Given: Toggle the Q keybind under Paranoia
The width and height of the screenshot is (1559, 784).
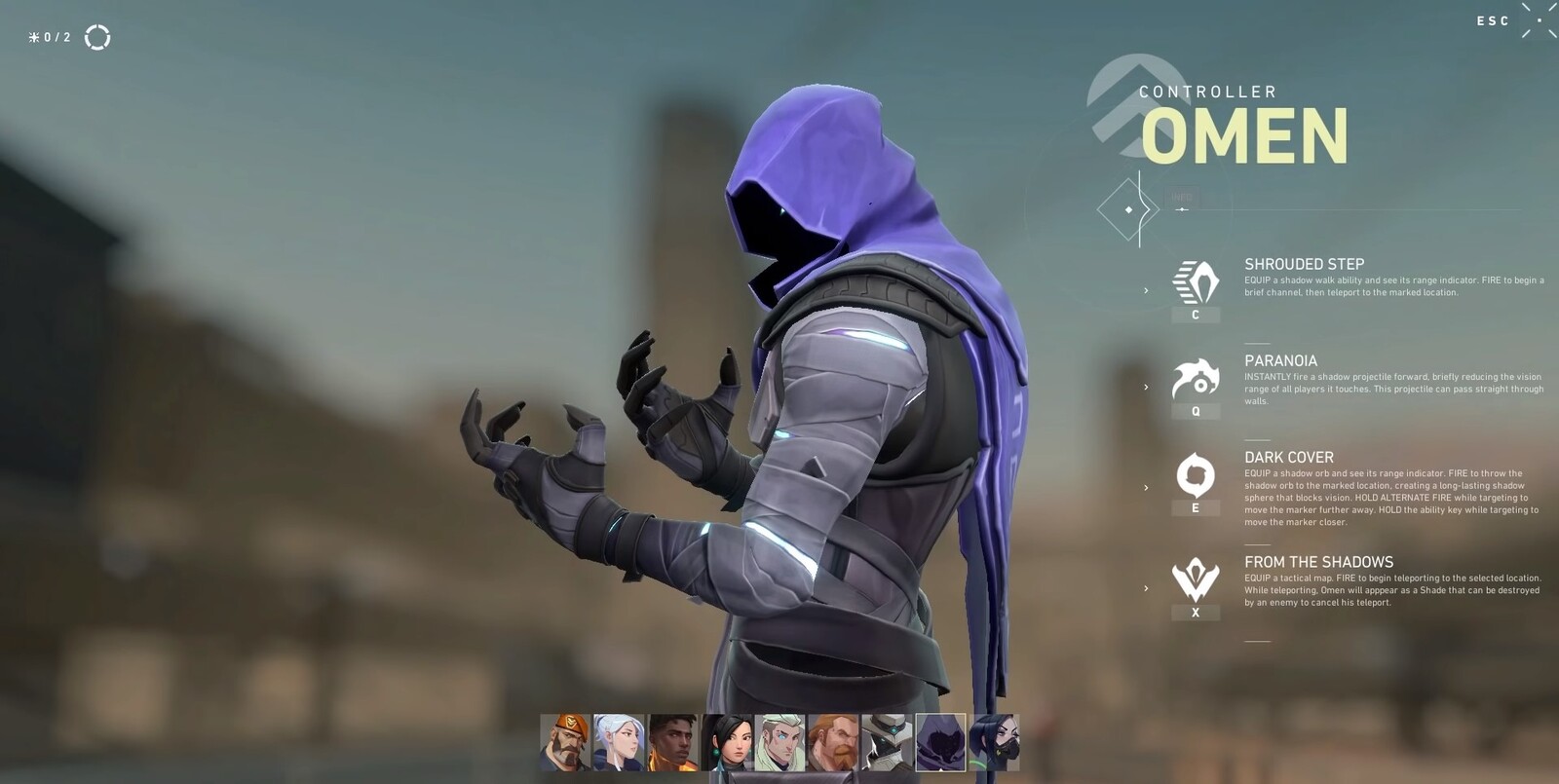Looking at the screenshot, I should coord(1195,413).
